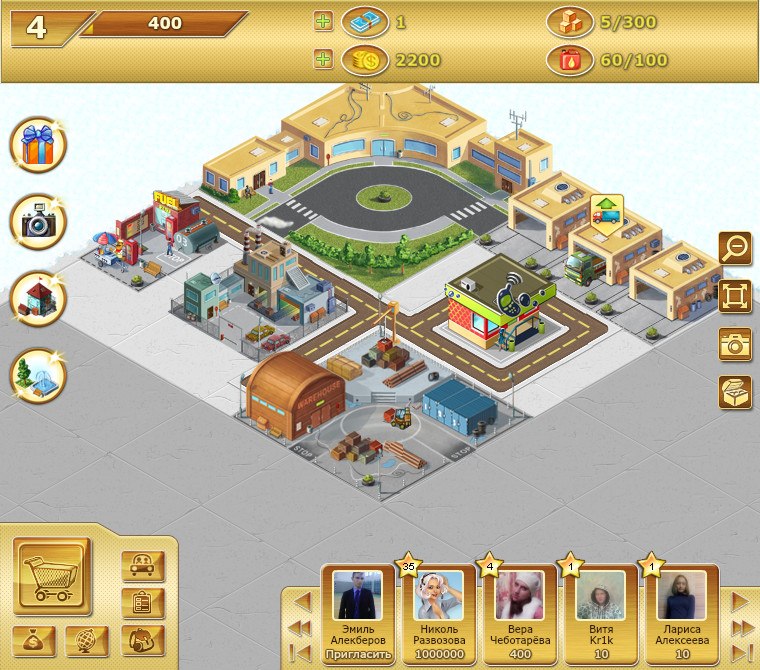Viewport: 760px width, 670px height.
Task: Click the open box button
Action: [x=735, y=391]
